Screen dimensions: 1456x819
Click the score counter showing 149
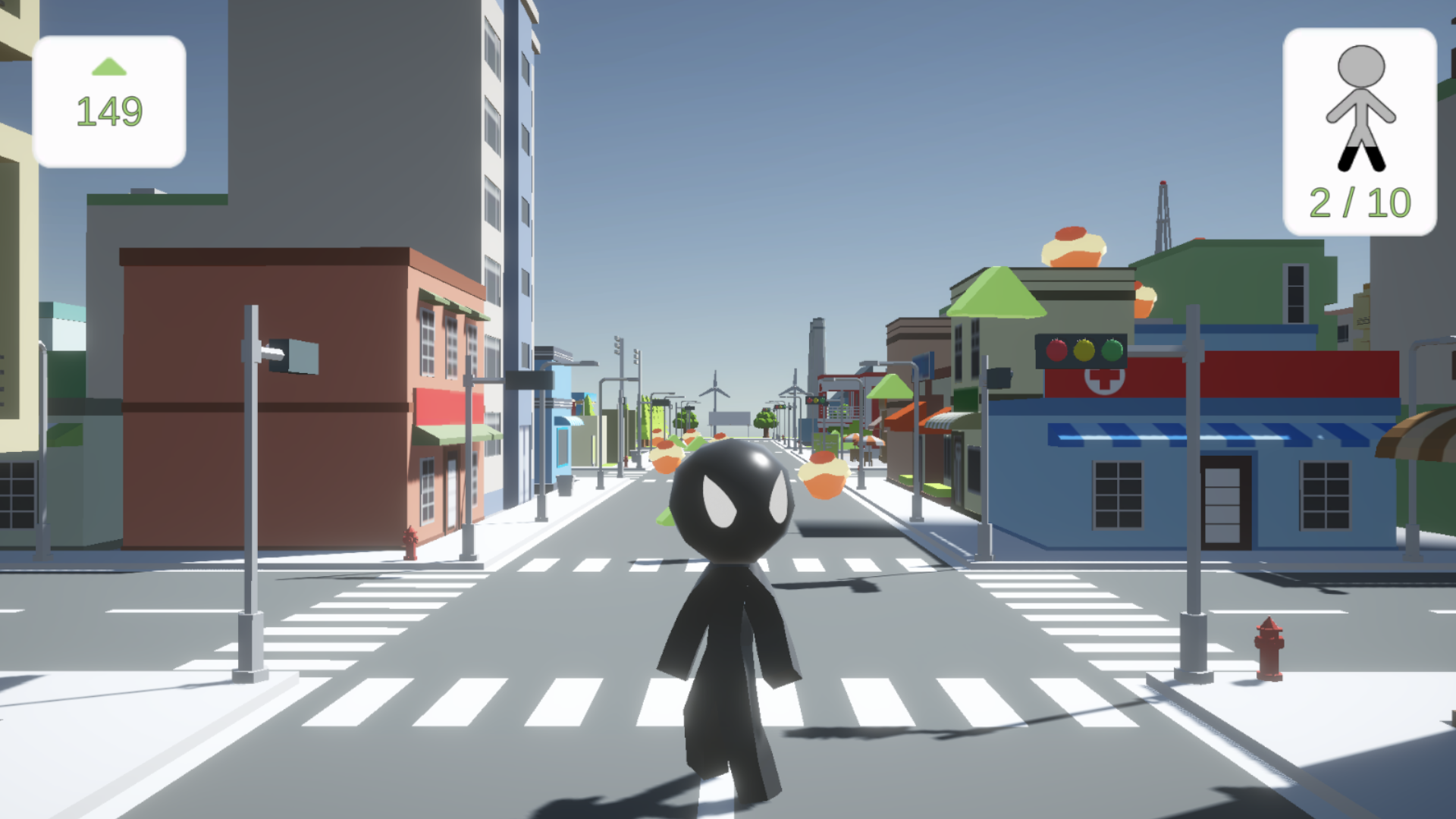[x=108, y=111]
